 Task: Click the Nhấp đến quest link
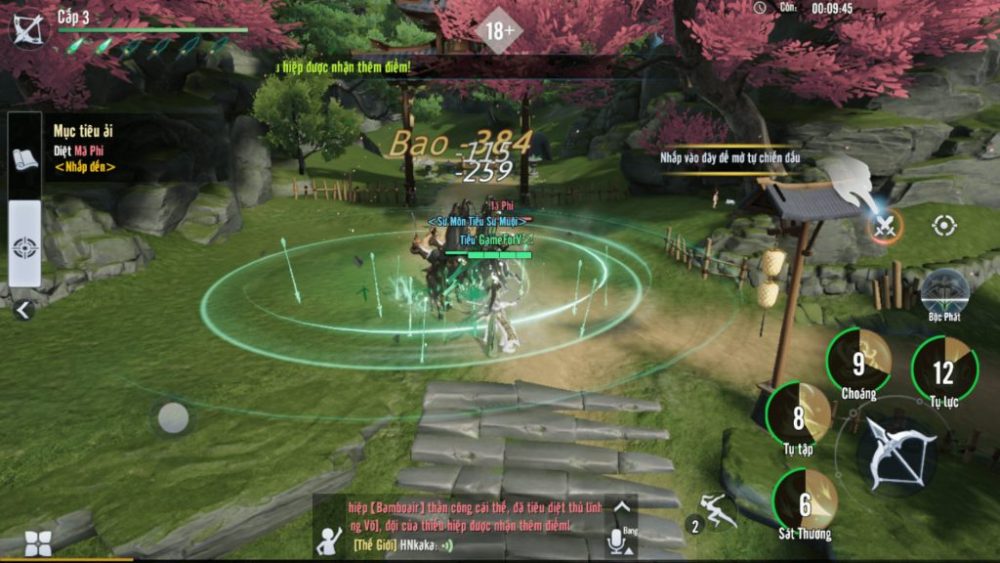point(85,167)
